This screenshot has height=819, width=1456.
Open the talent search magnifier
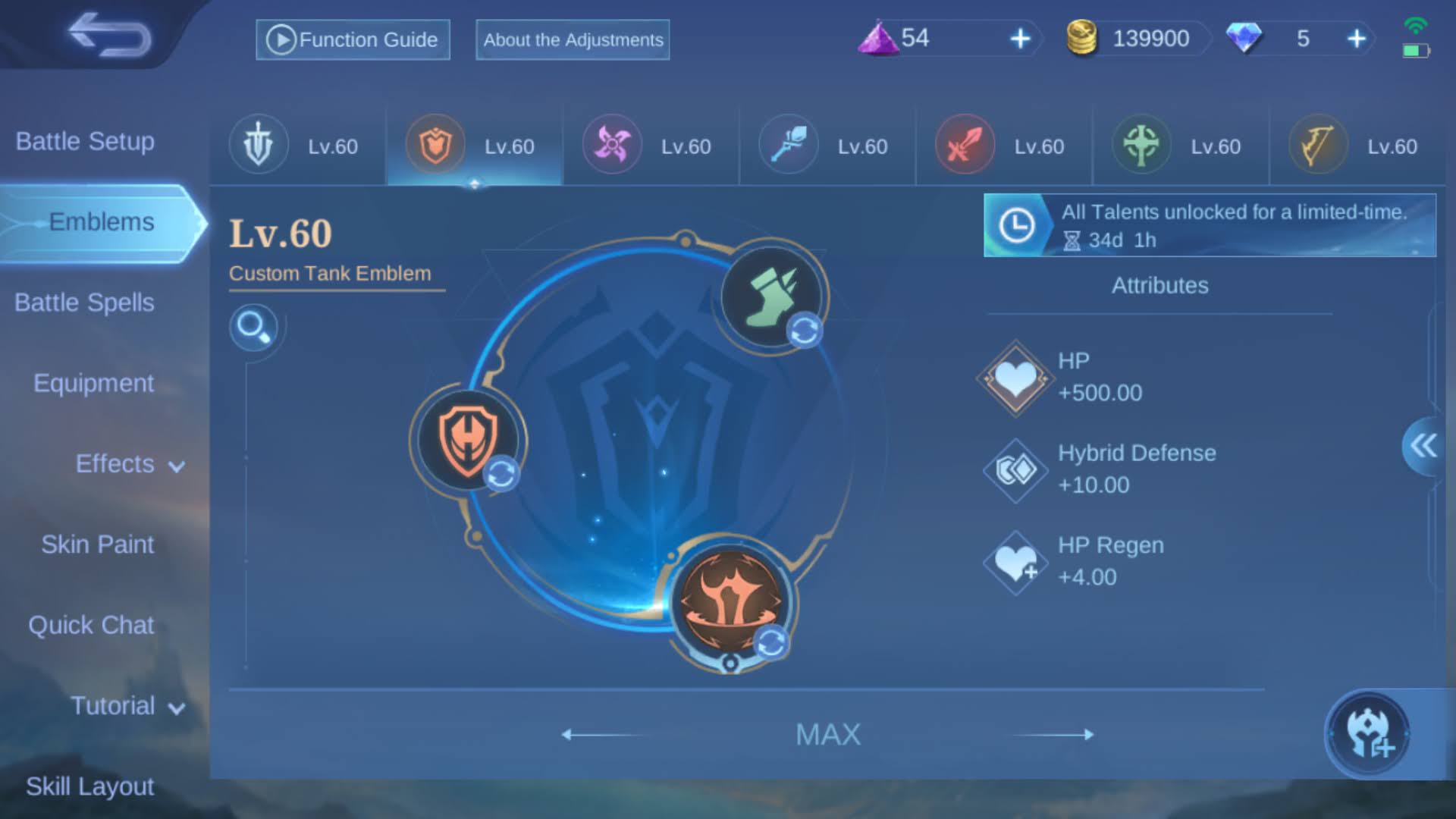coord(256,328)
